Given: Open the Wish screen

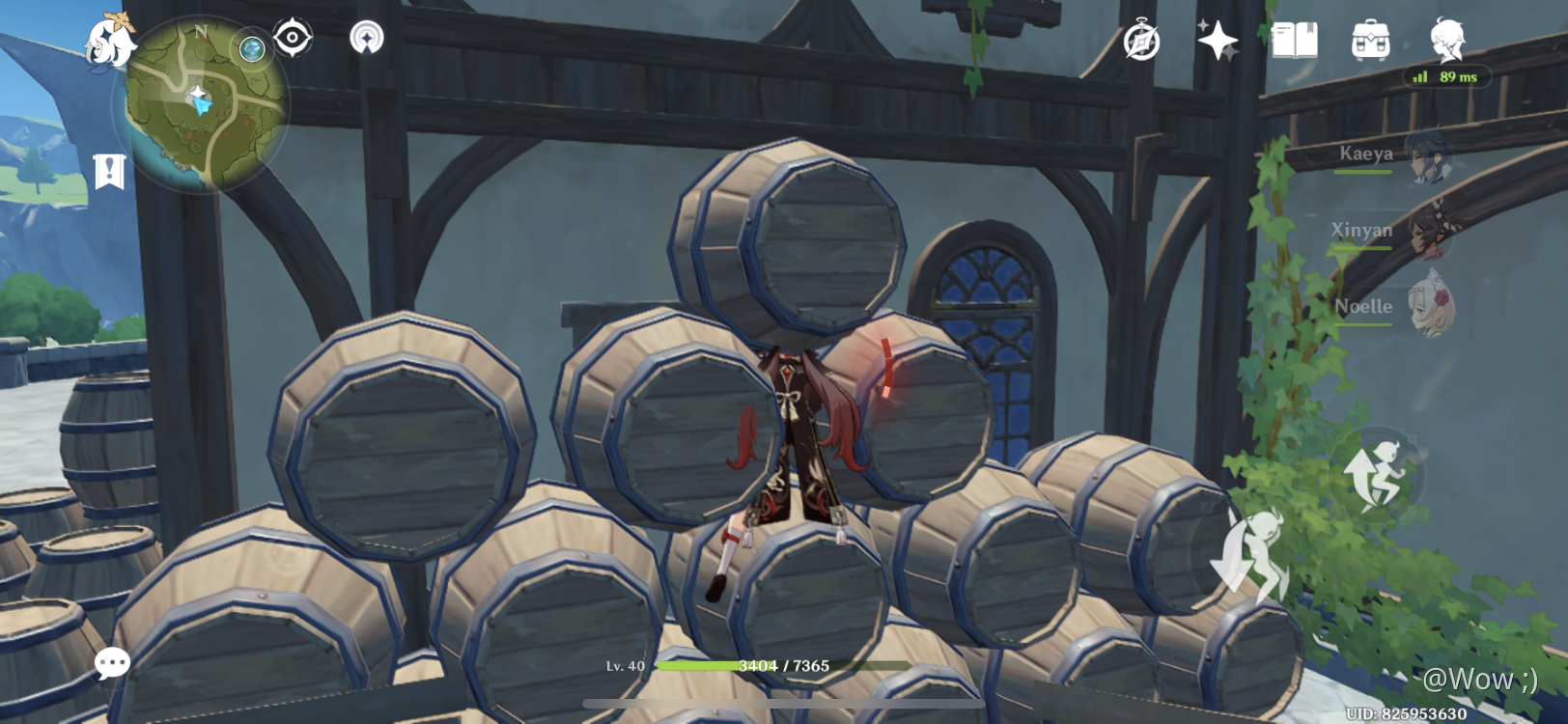Looking at the screenshot, I should click(x=1218, y=41).
